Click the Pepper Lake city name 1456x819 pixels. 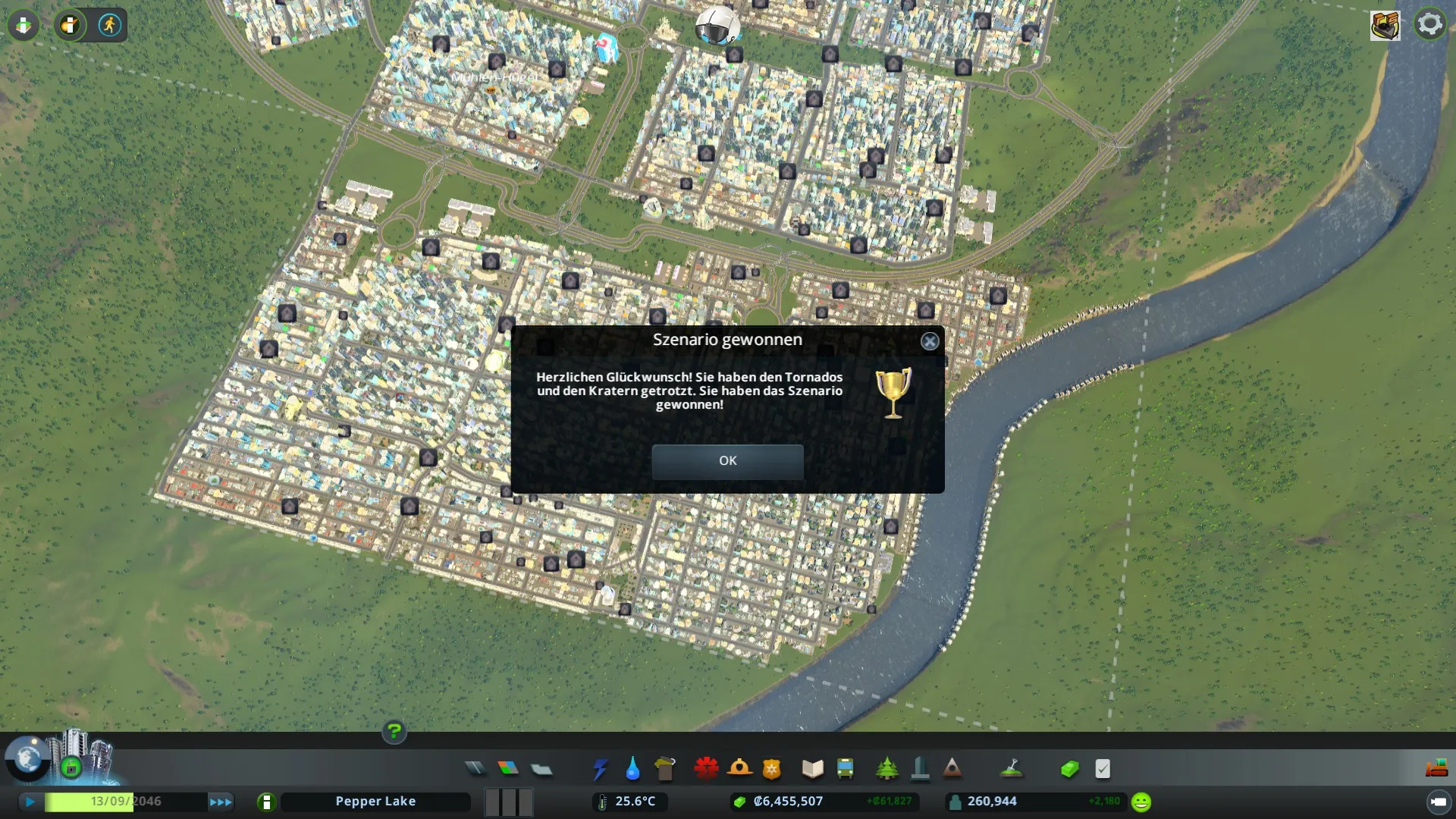click(x=375, y=802)
